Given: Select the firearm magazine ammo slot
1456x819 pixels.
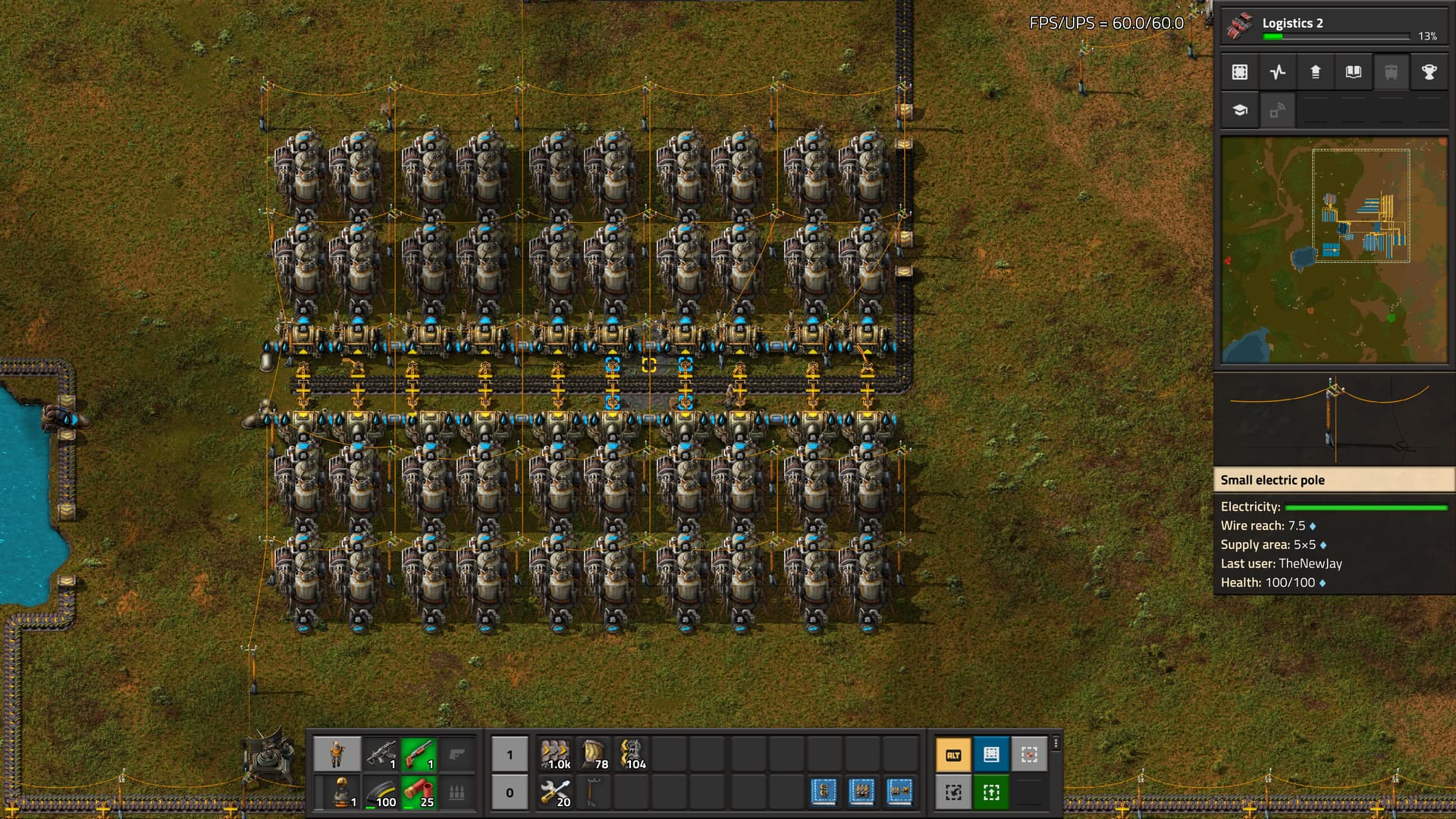Looking at the screenshot, I should [381, 792].
